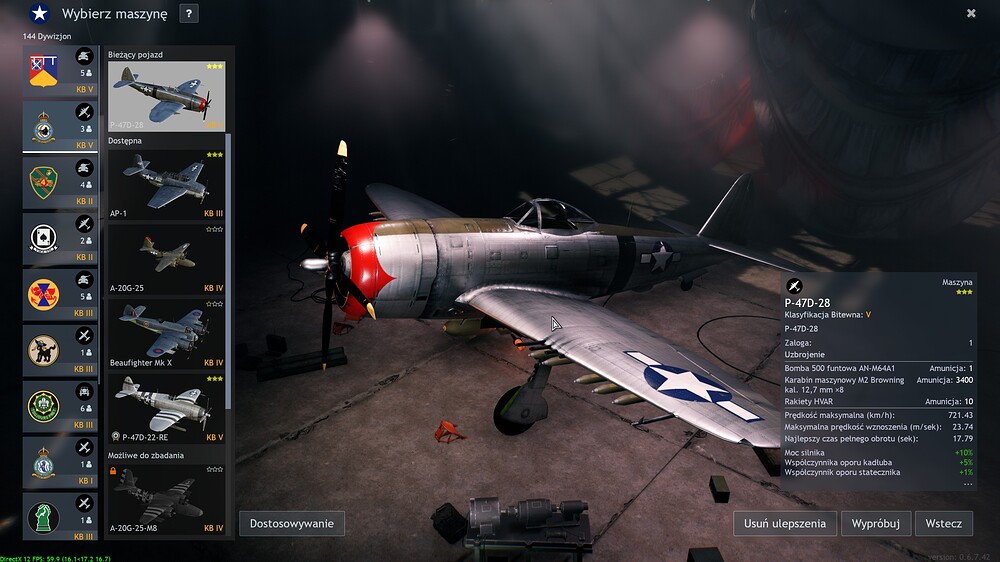Choose the green emblem squad KB II

tap(60, 183)
